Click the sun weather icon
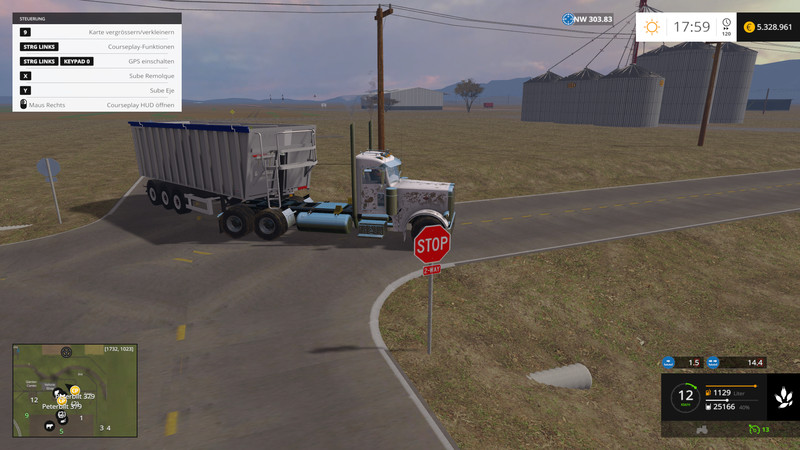This screenshot has width=800, height=450. pos(652,27)
